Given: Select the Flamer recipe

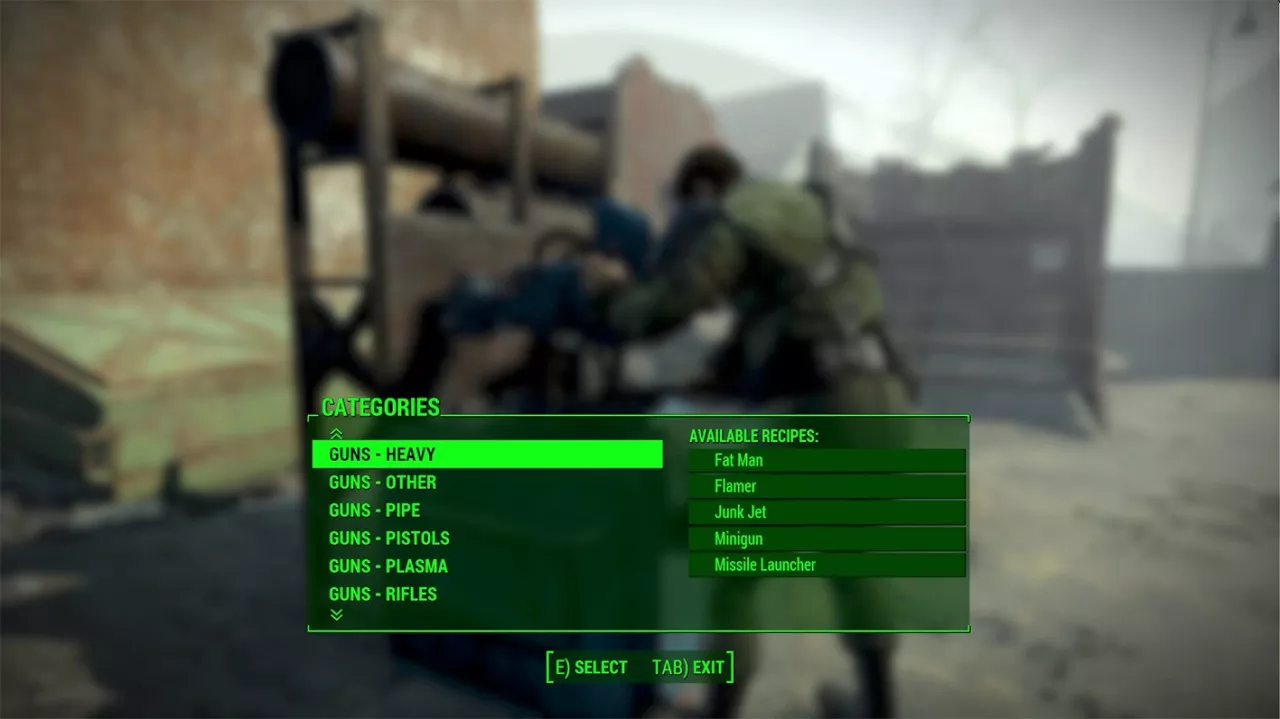Looking at the screenshot, I should click(826, 486).
